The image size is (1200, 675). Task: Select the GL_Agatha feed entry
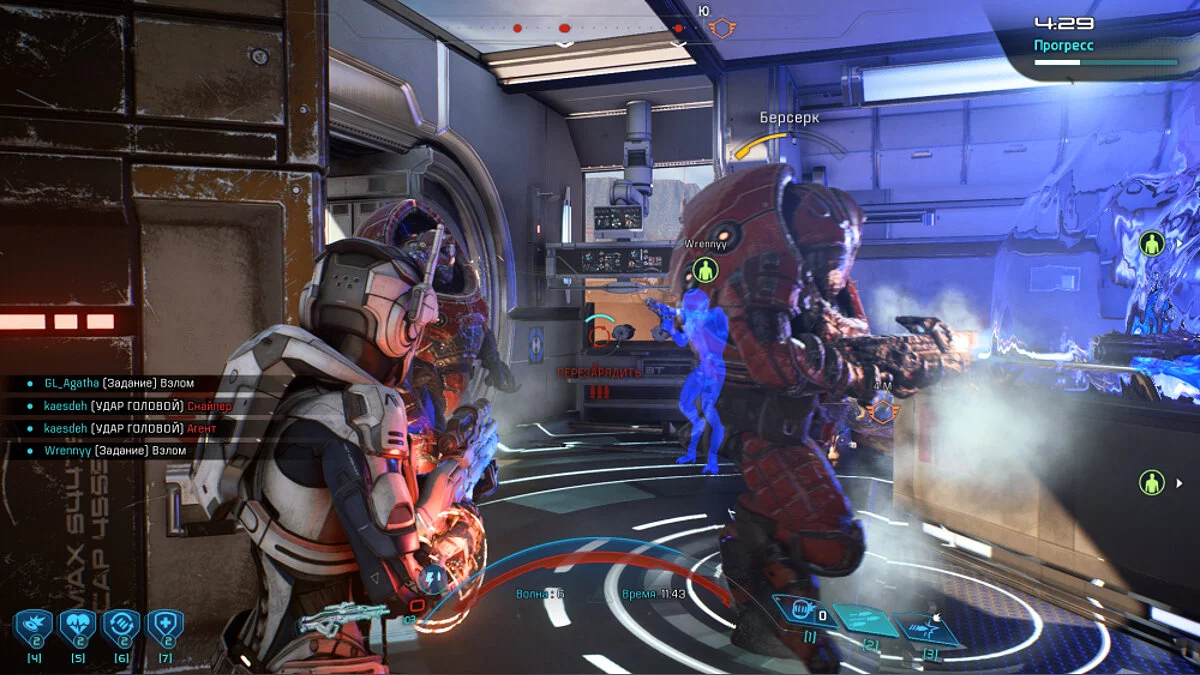pos(120,383)
